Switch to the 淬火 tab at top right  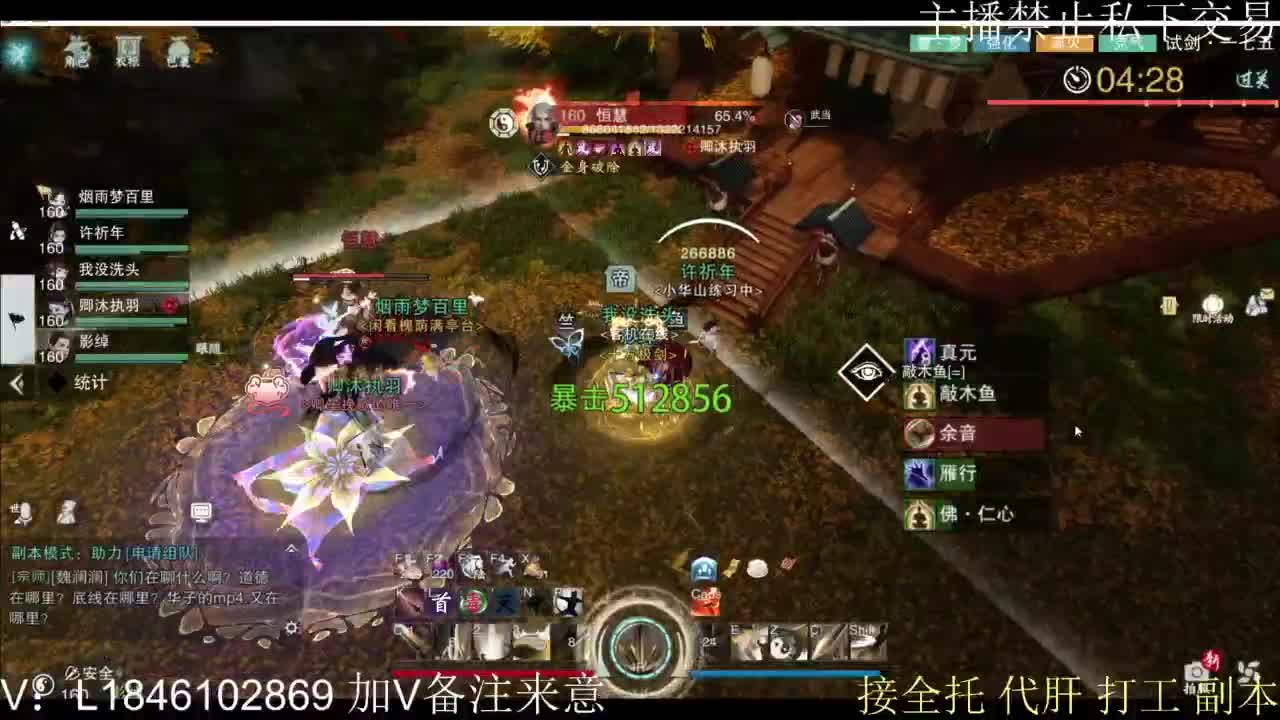click(1063, 44)
